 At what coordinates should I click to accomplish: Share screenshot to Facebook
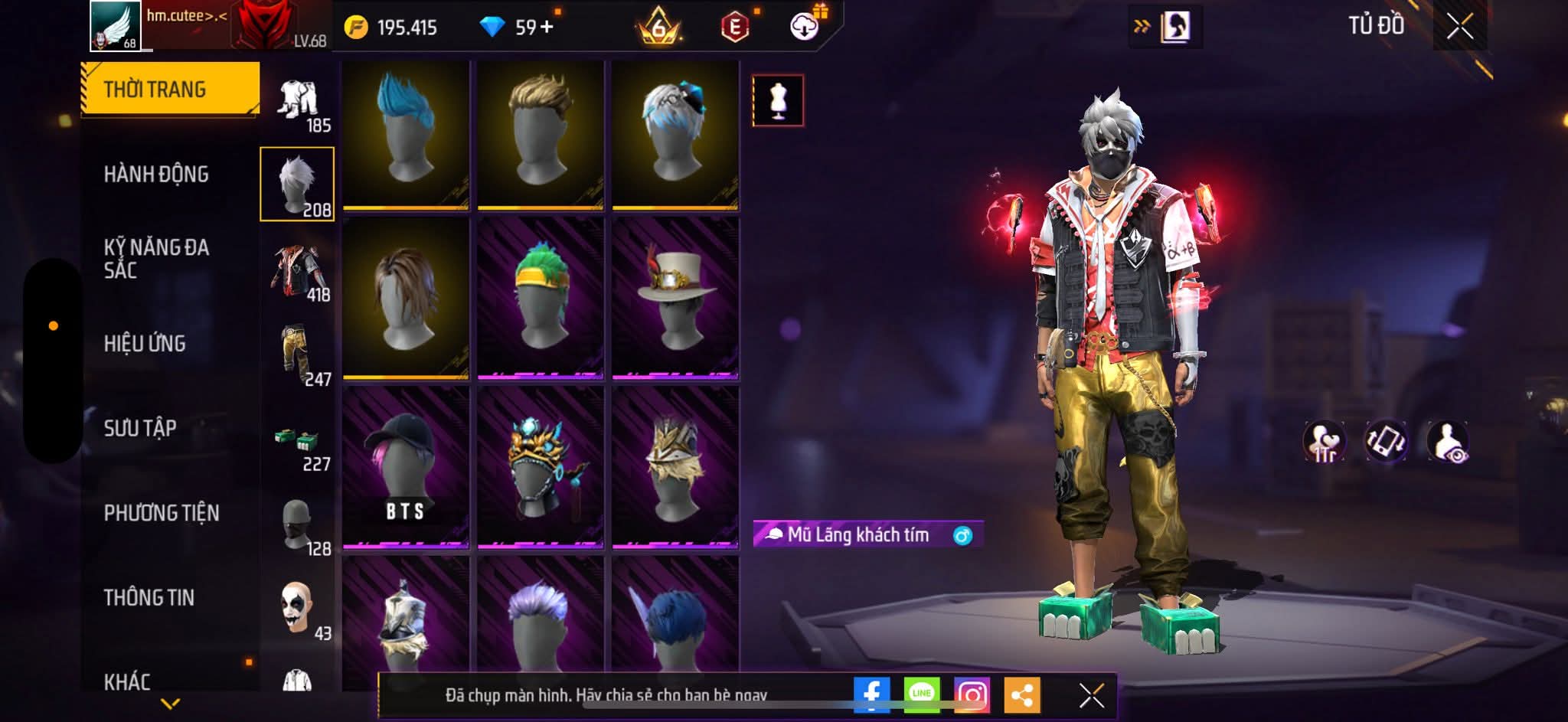[x=871, y=695]
